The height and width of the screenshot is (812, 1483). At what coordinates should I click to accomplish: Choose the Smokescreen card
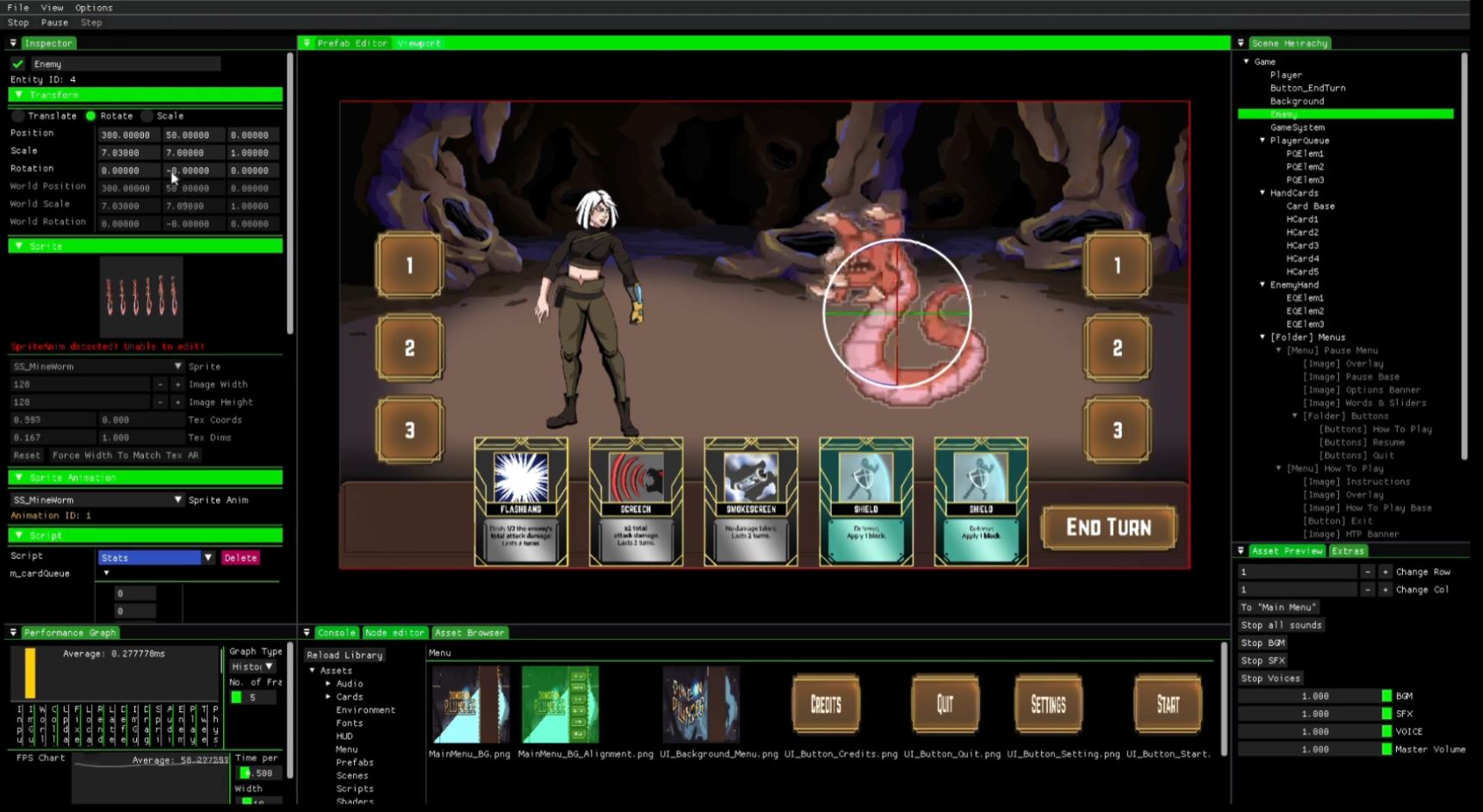(750, 501)
